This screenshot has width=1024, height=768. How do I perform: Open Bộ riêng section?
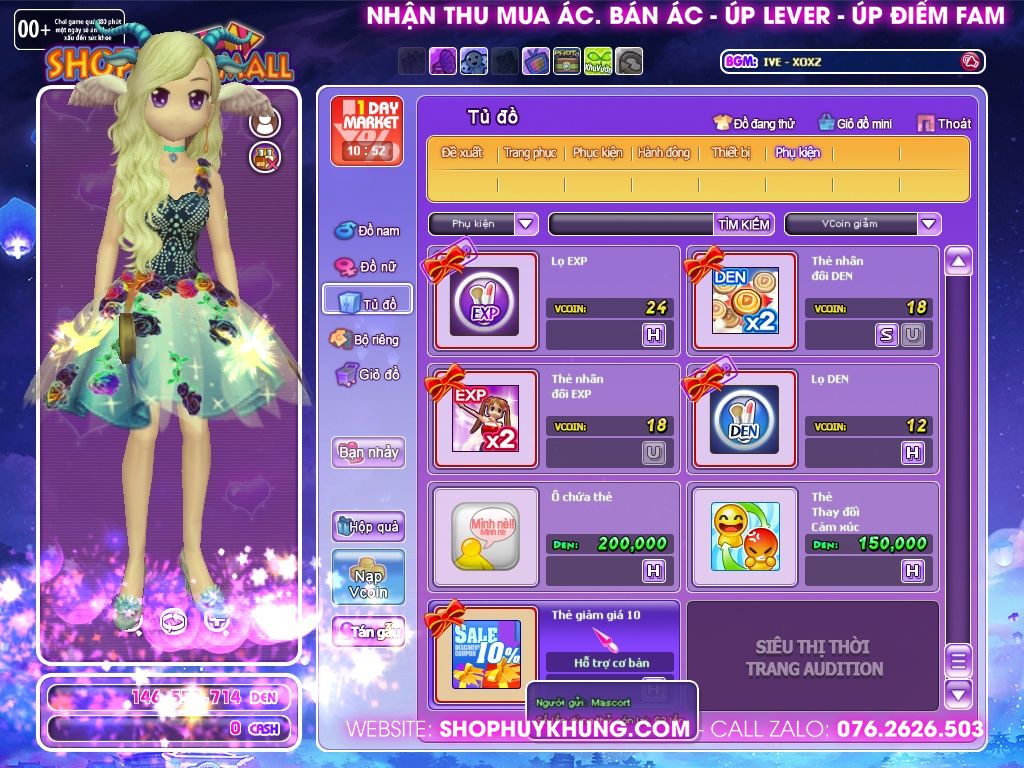pyautogui.click(x=365, y=339)
